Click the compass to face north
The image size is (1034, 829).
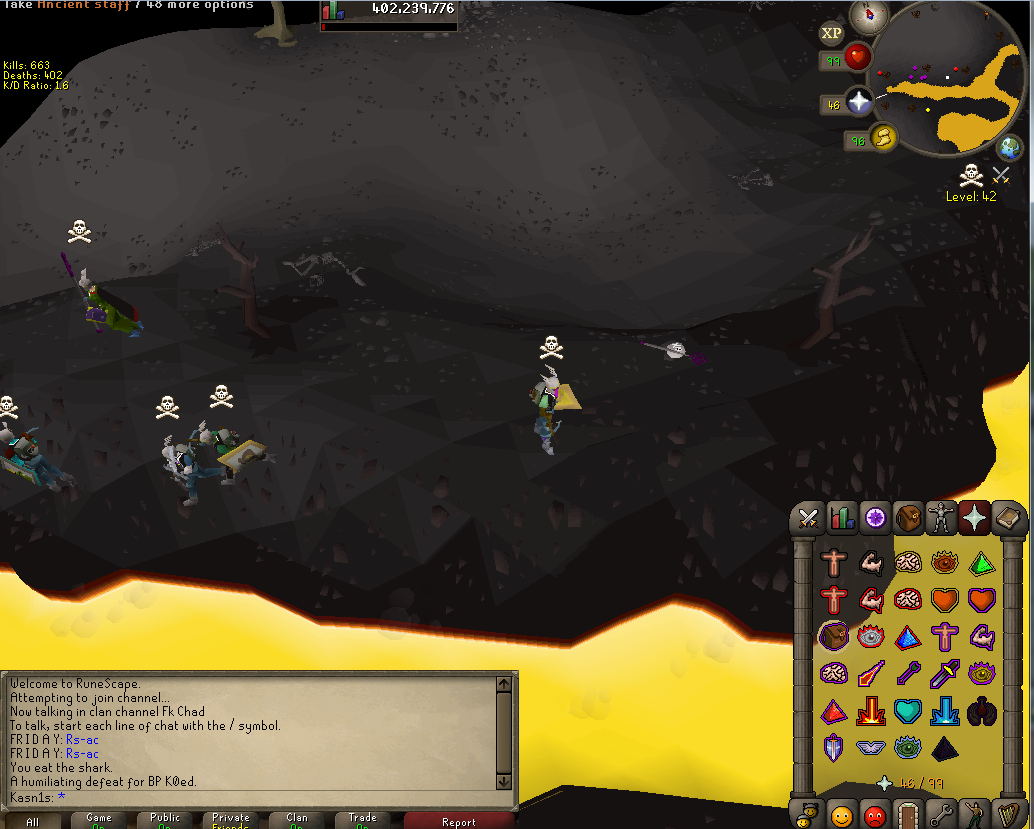pos(869,15)
